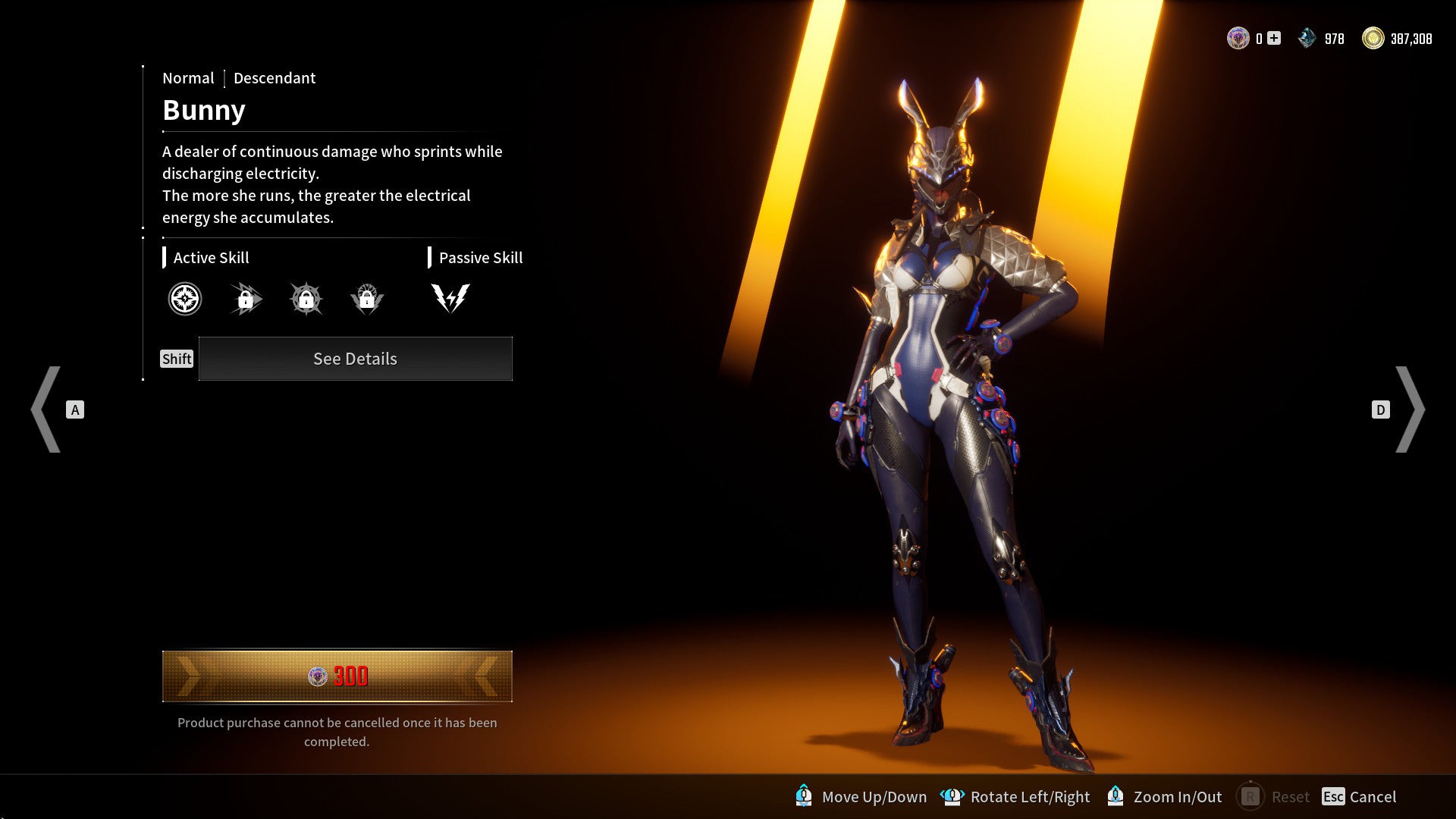Select the lightning passive skill icon
Image resolution: width=1456 pixels, height=819 pixels.
(x=449, y=299)
